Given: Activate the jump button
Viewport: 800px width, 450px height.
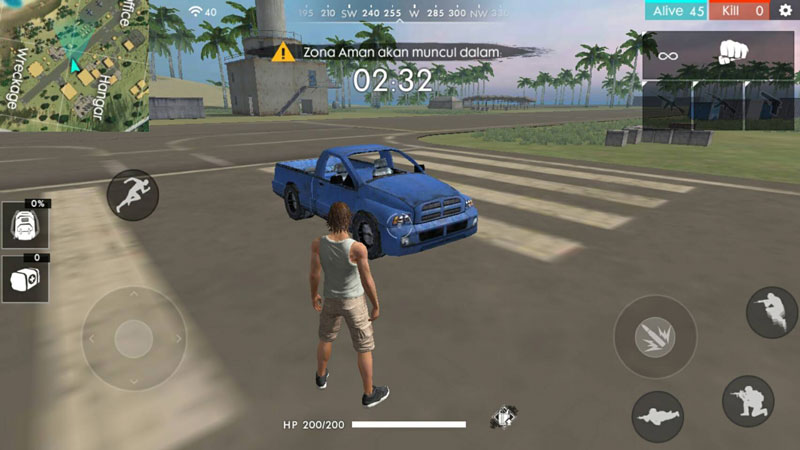Looking at the screenshot, I should [772, 312].
